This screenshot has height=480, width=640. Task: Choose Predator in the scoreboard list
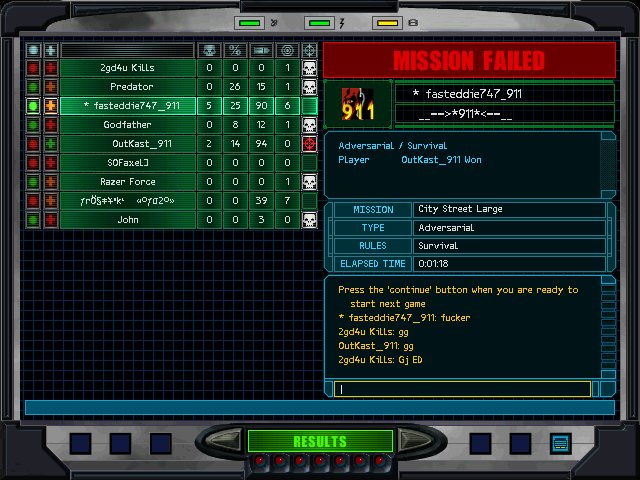(127, 87)
